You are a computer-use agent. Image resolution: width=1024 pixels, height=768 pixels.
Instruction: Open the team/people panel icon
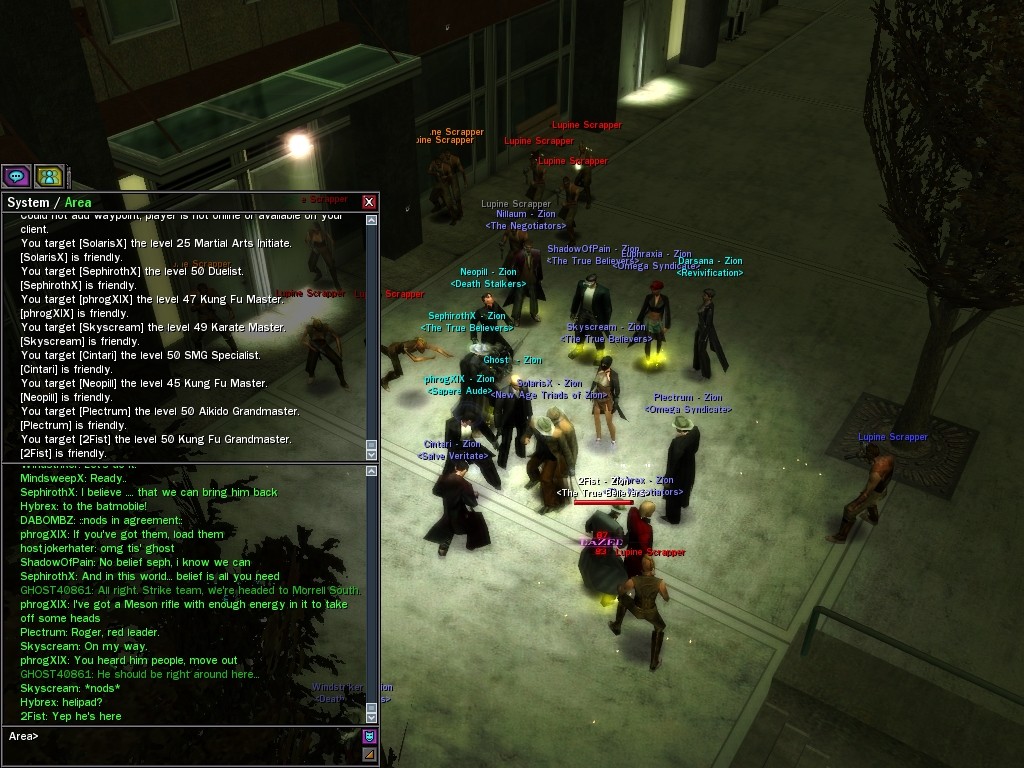(49, 177)
